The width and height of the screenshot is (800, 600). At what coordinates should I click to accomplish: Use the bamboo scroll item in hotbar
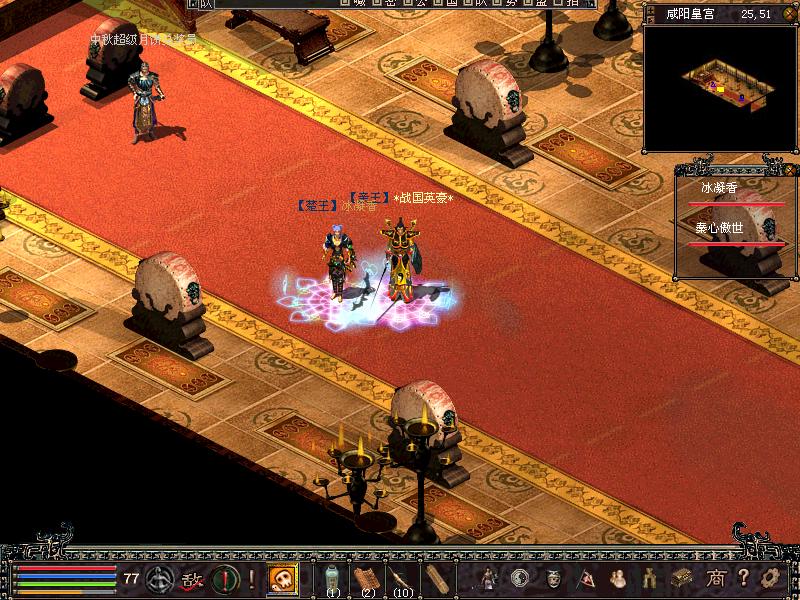pos(435,578)
